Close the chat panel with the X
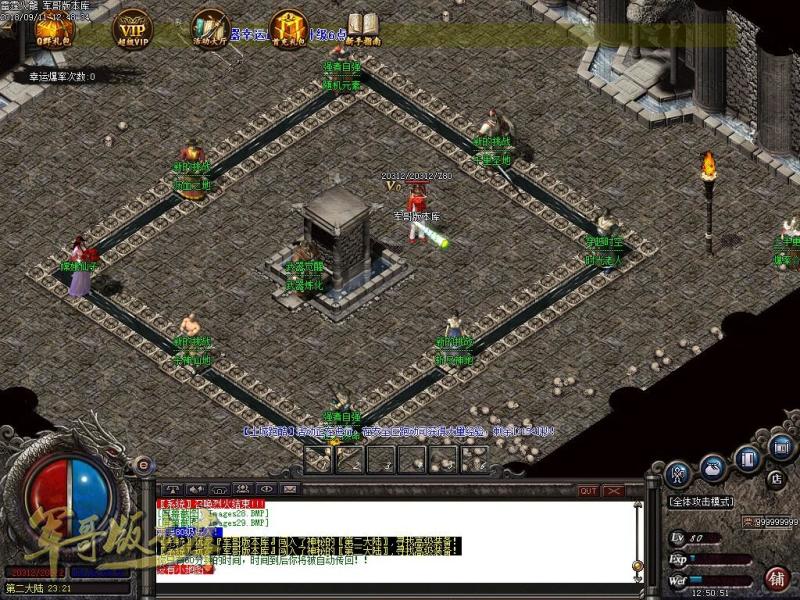This screenshot has width=800, height=600. click(x=613, y=491)
